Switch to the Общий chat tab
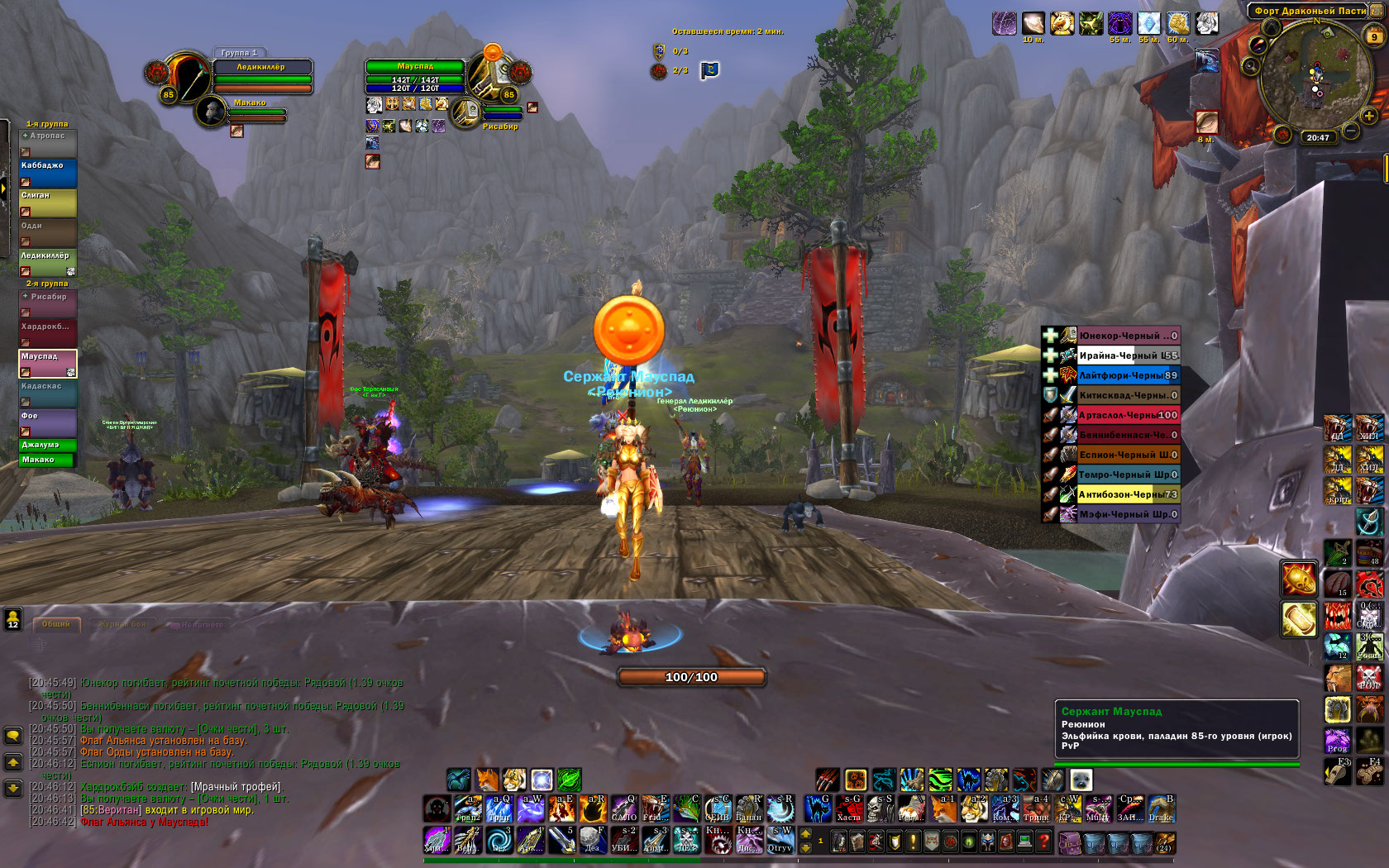 56,624
